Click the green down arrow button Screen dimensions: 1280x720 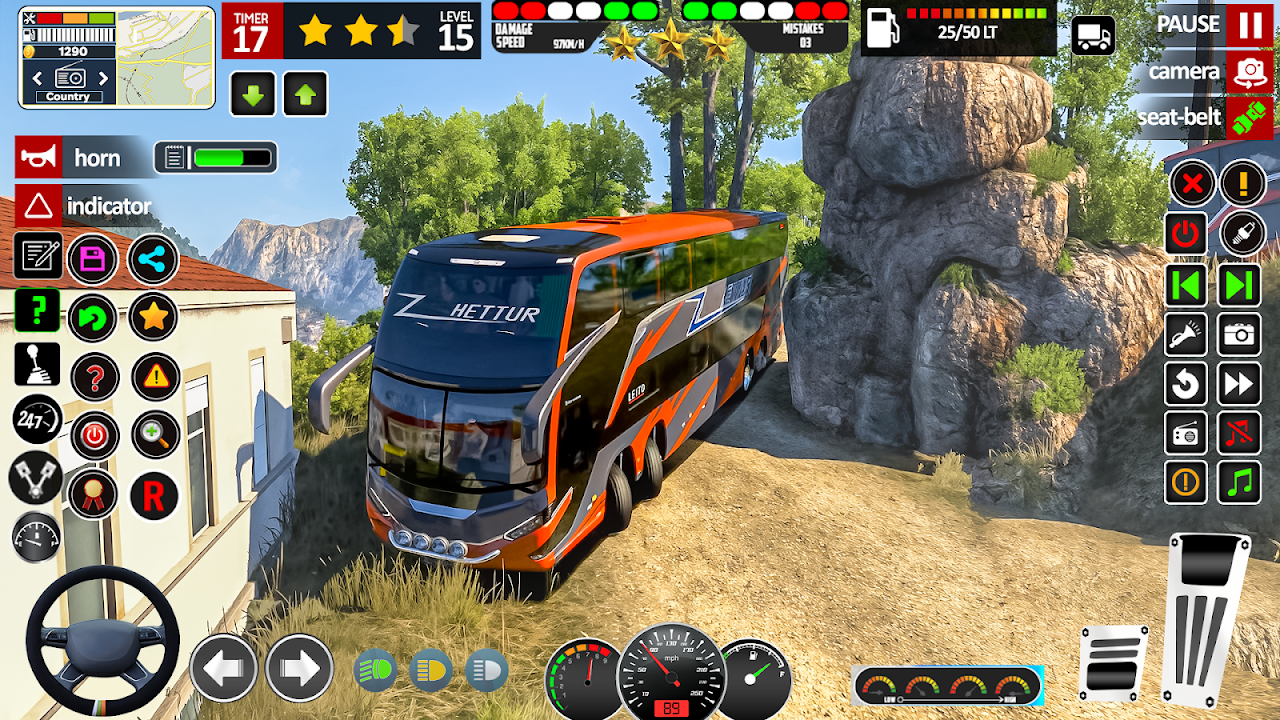pyautogui.click(x=253, y=95)
